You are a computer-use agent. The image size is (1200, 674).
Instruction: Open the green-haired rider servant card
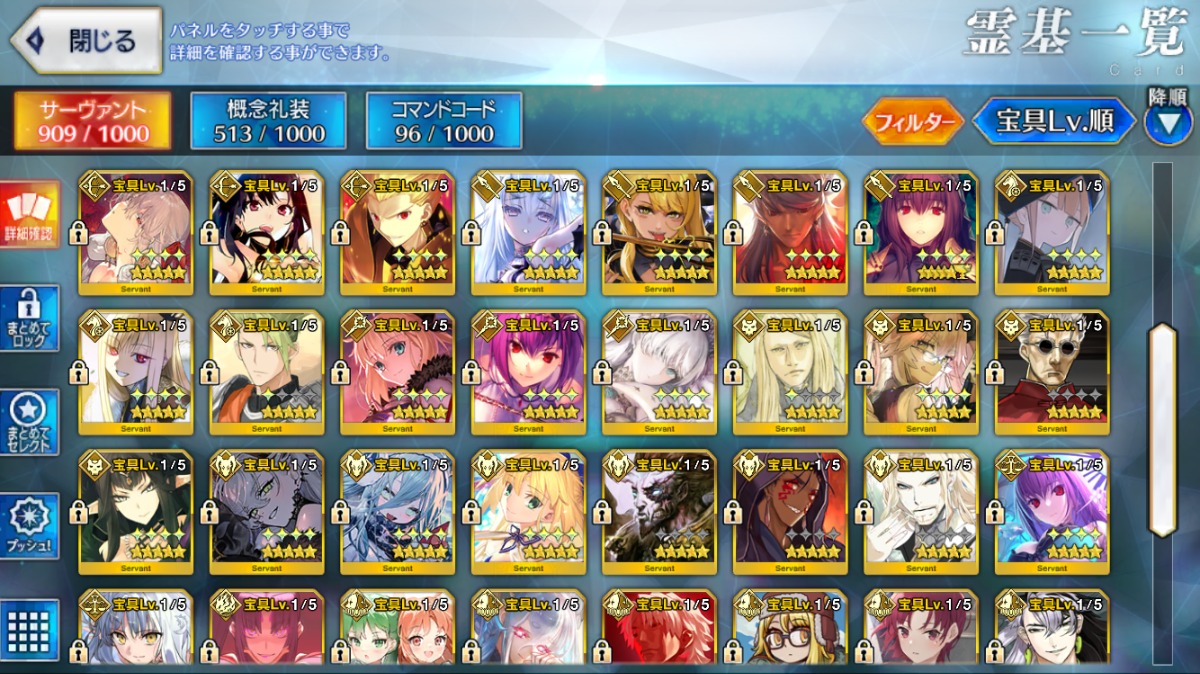(266, 372)
